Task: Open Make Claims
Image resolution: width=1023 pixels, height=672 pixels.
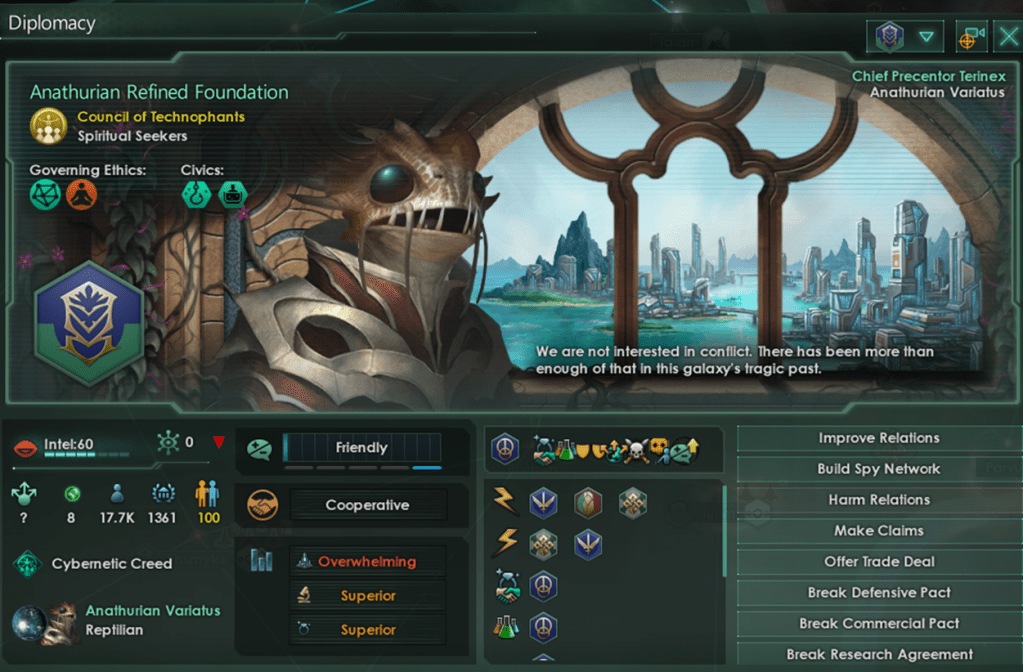Action: pyautogui.click(x=878, y=531)
